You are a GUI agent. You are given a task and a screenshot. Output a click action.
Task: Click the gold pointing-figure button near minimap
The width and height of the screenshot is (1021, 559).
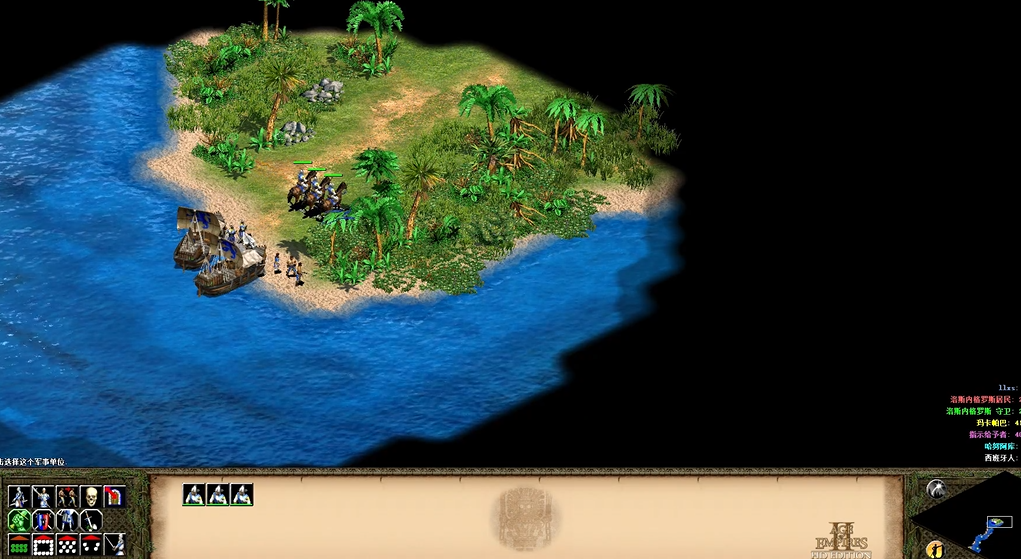(935, 549)
